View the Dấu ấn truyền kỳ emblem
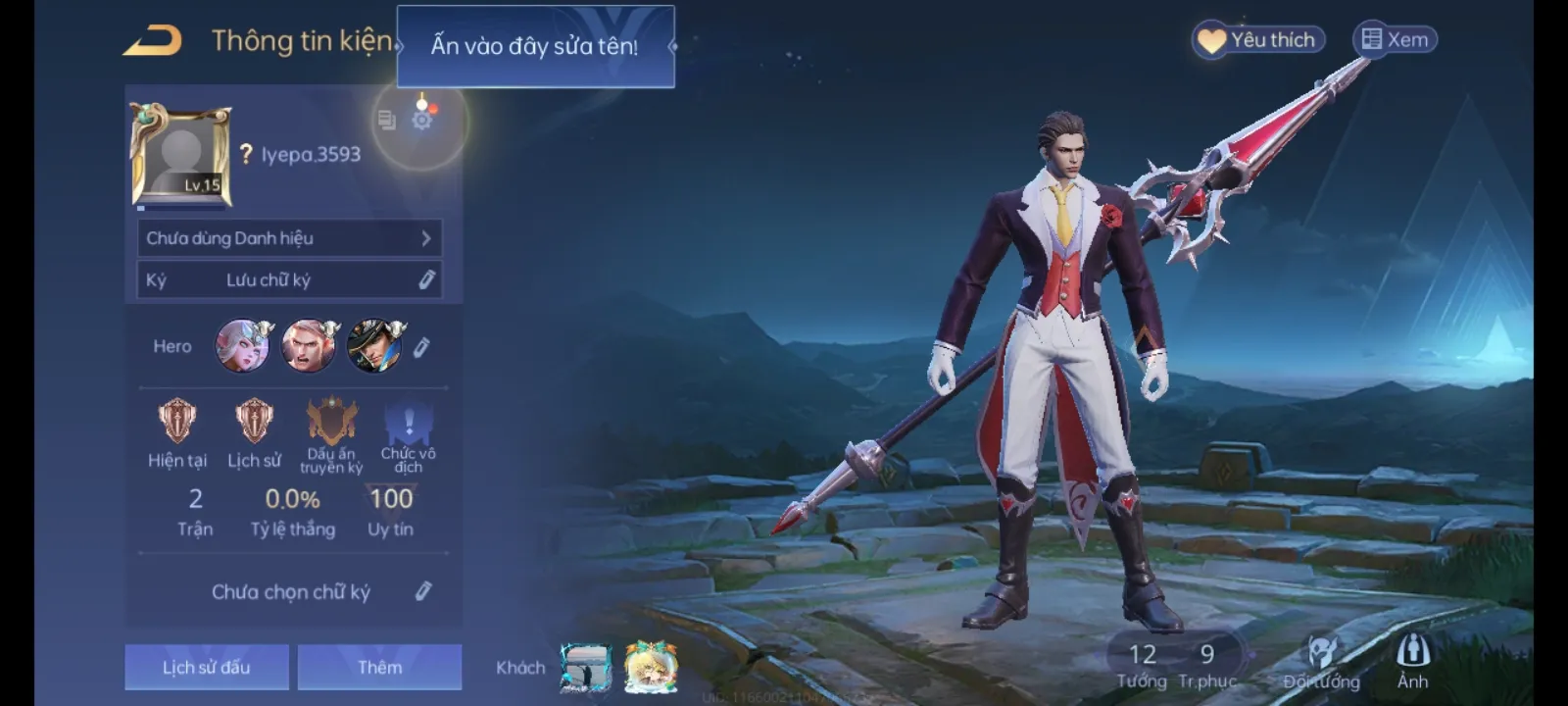Viewport: 1568px width, 706px height. [x=330, y=424]
